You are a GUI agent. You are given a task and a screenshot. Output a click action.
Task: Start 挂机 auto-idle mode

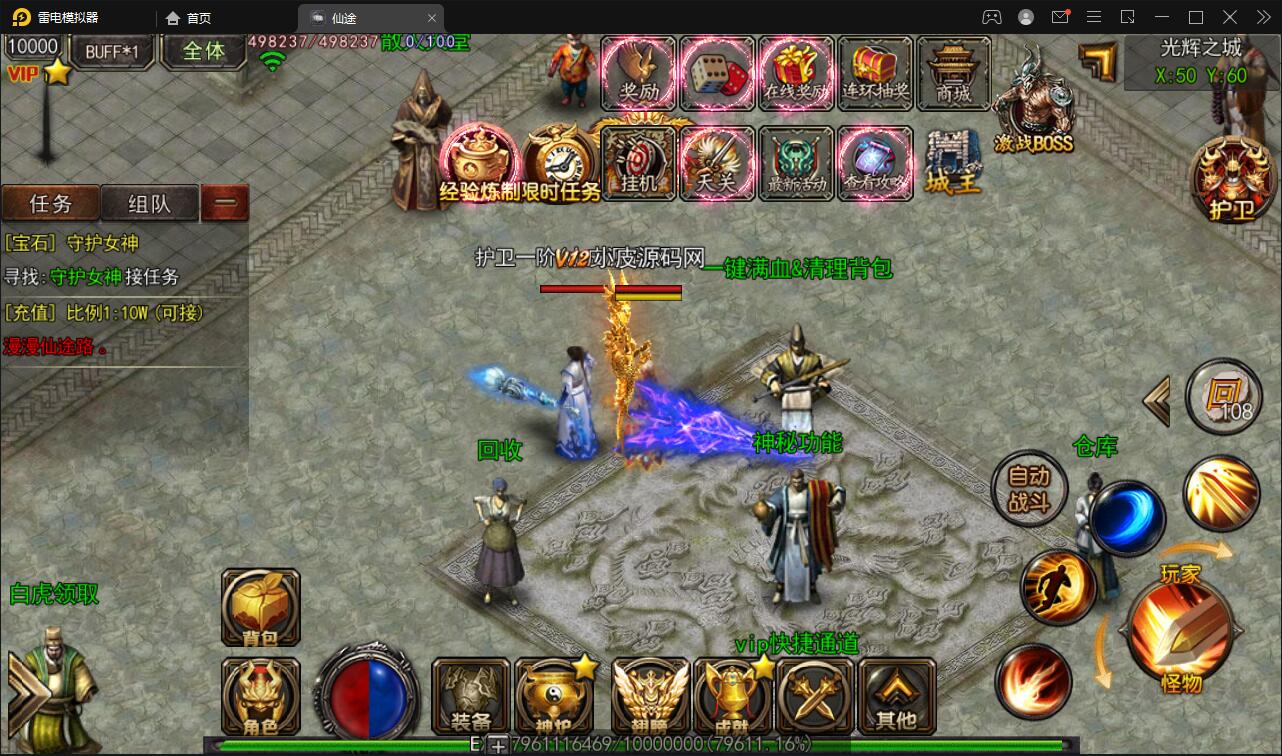(x=638, y=162)
